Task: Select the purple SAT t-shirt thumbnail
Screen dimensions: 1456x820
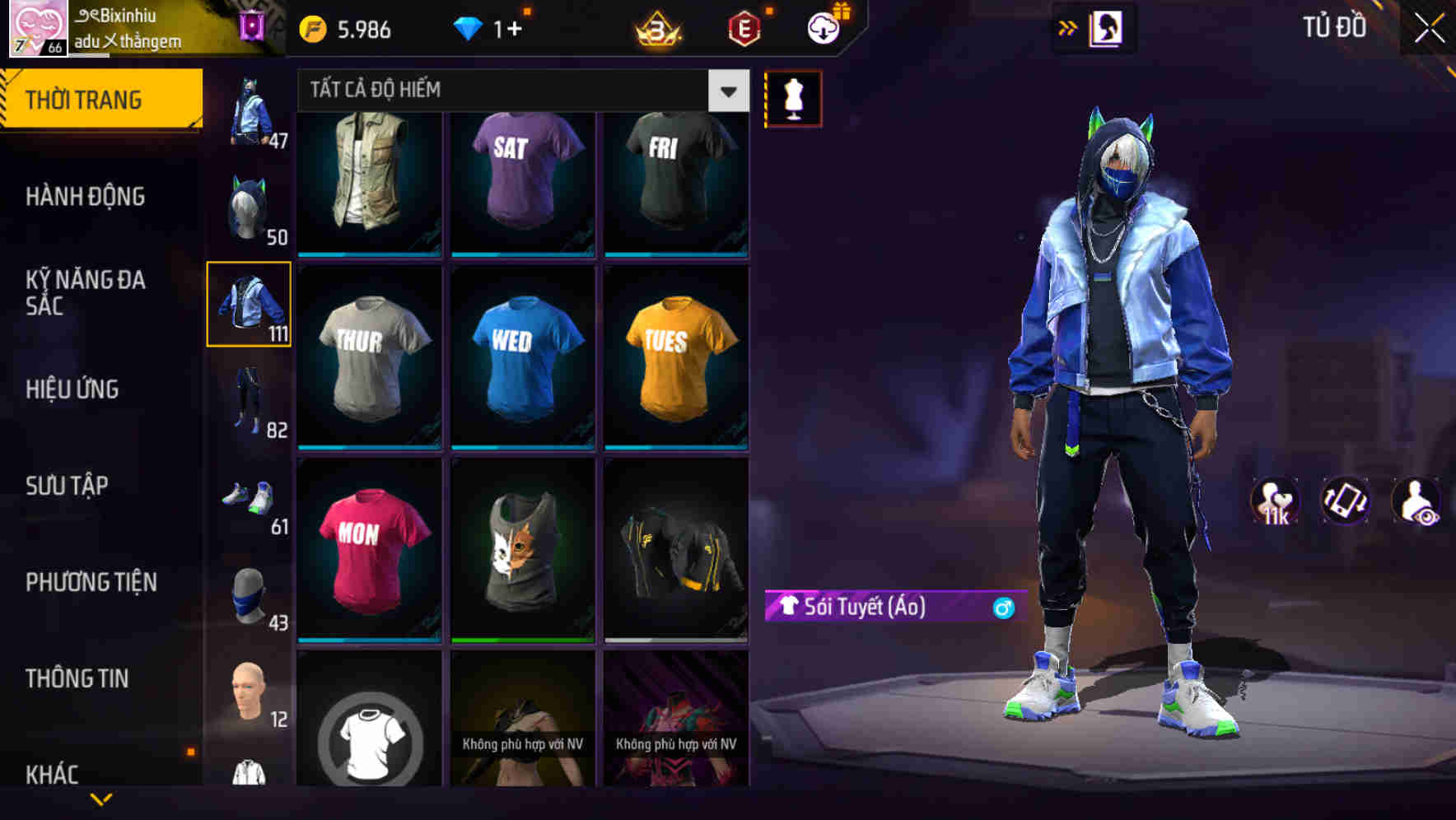Action: 522,184
